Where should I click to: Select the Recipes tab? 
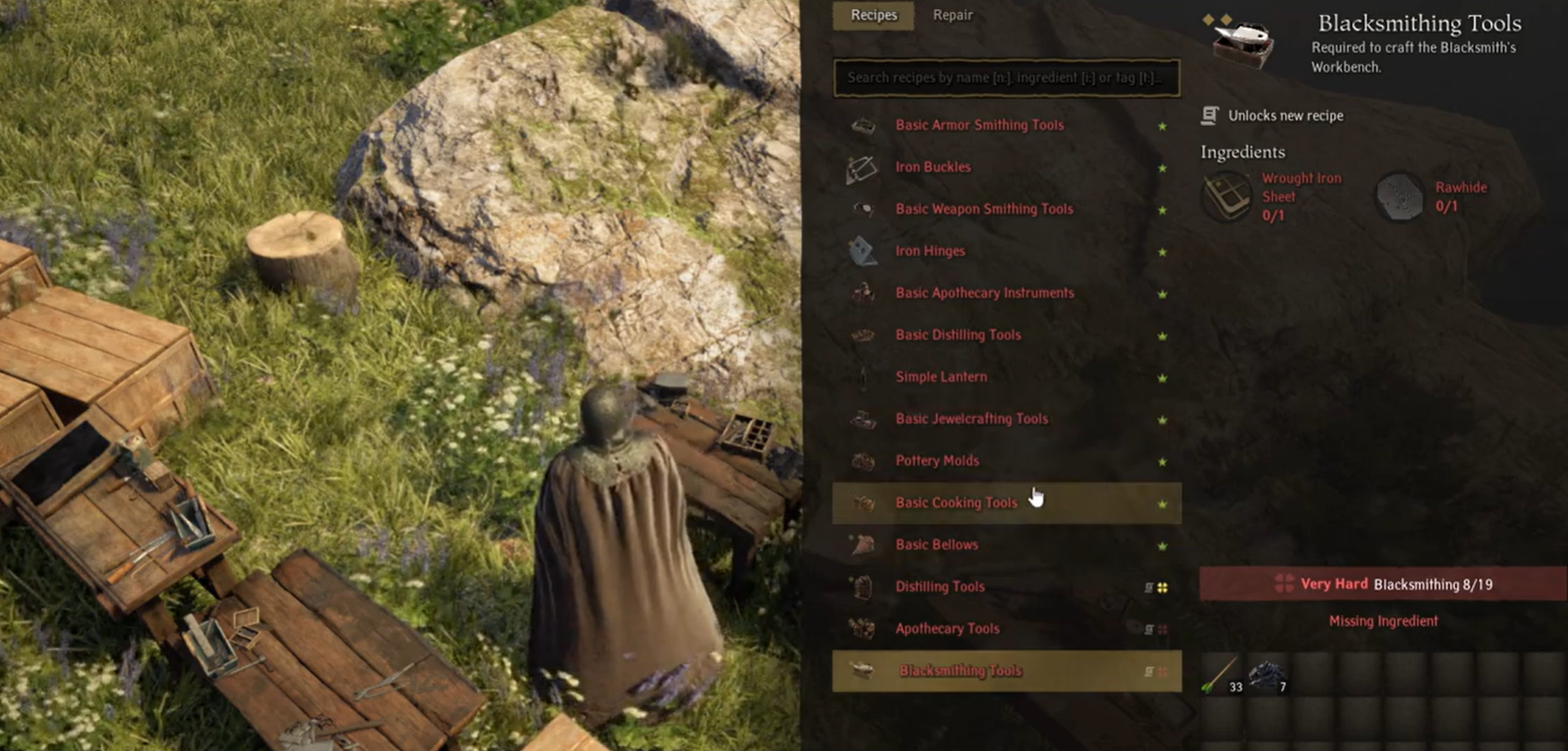(873, 15)
